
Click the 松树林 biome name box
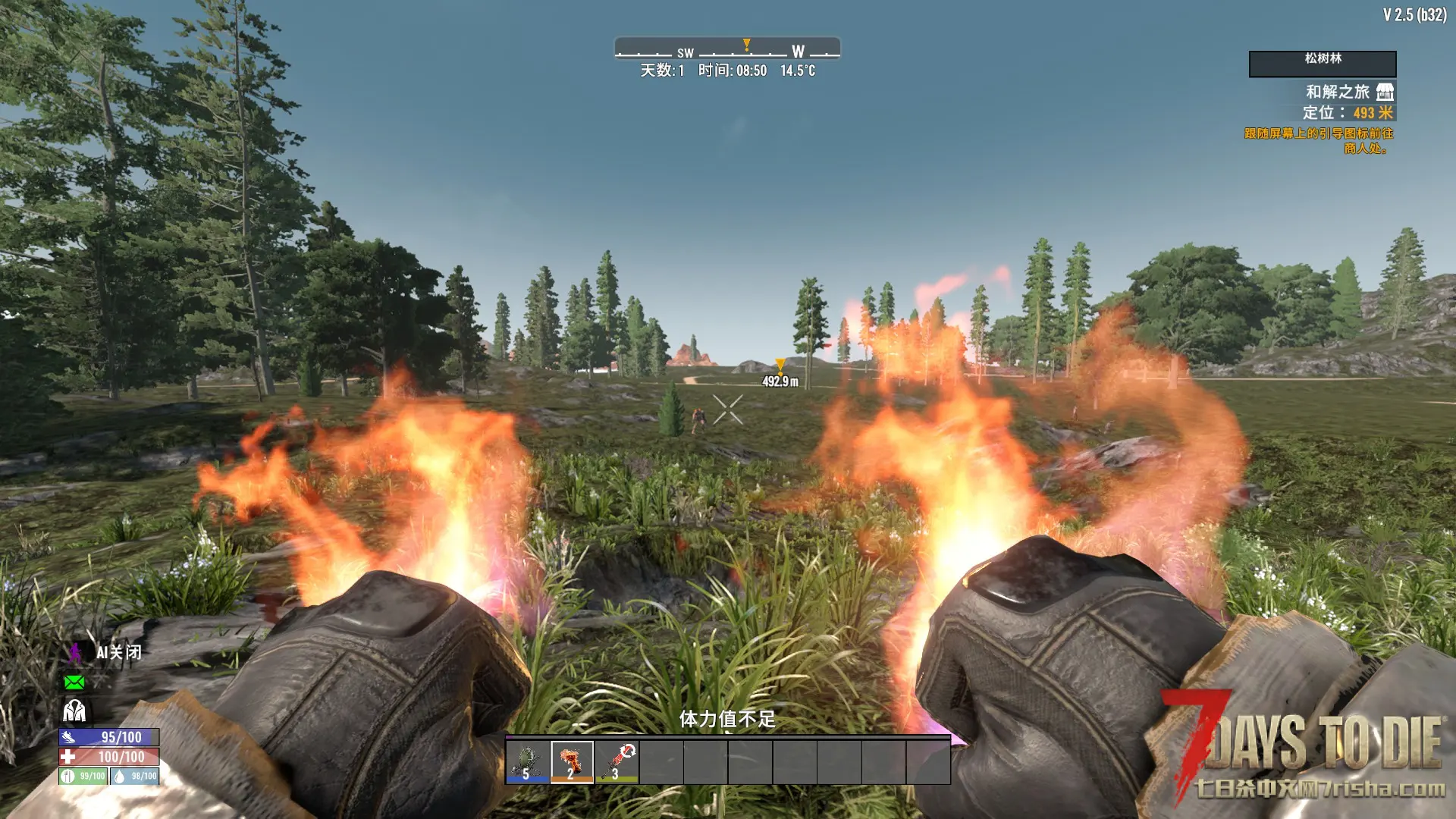click(1323, 64)
